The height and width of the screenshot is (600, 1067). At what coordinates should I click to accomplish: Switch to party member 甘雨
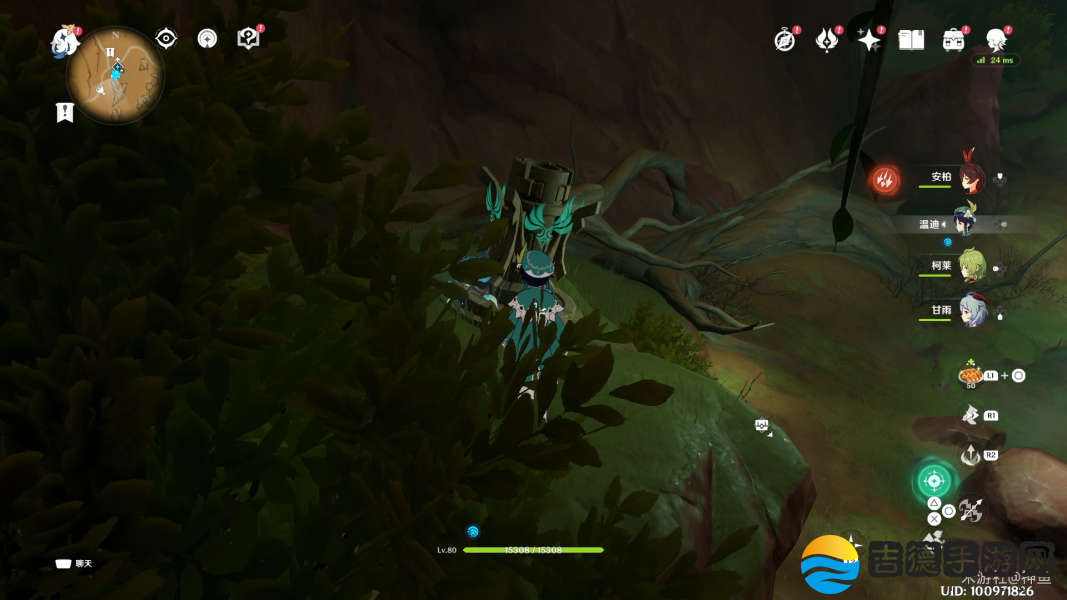click(970, 310)
